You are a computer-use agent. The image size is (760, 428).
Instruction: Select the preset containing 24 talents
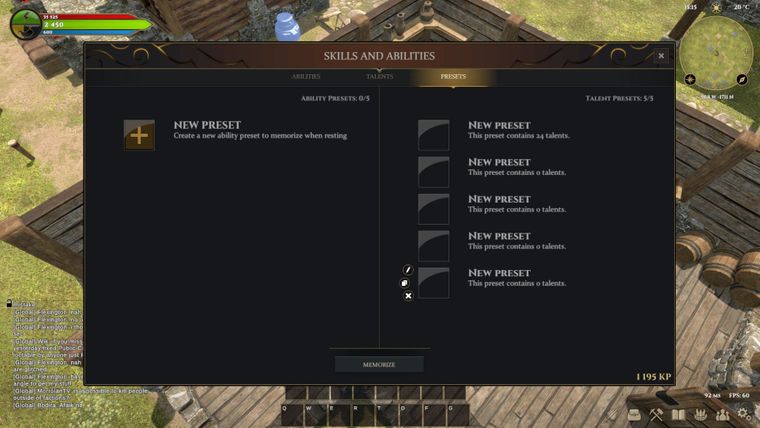434,135
